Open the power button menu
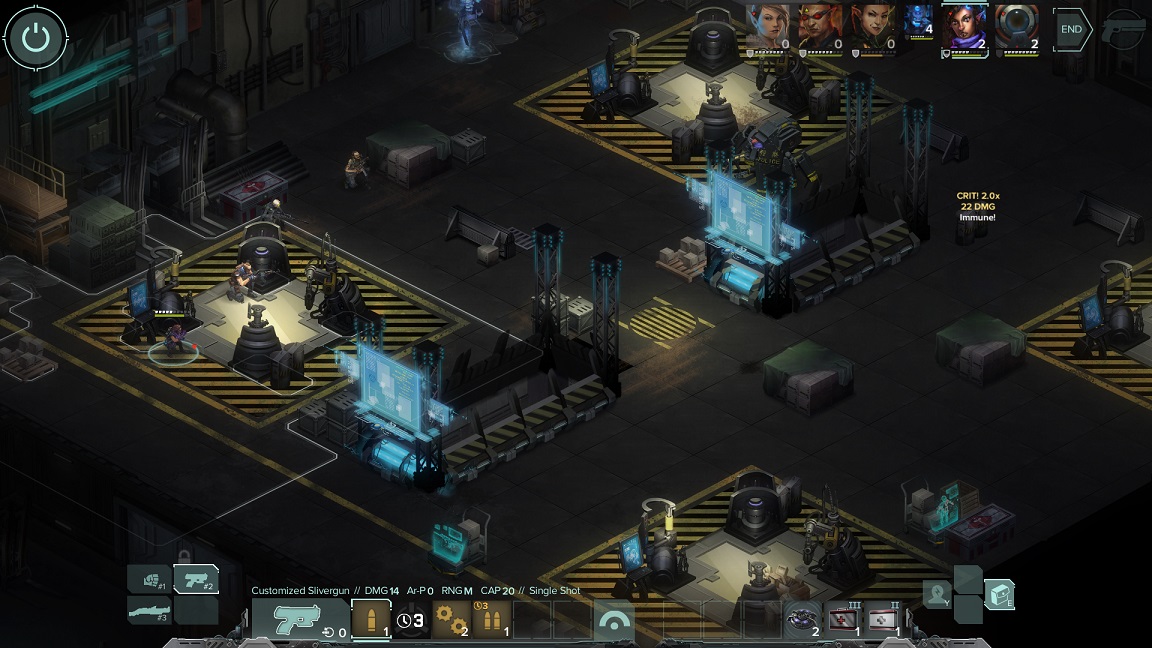The image size is (1152, 648). click(x=36, y=38)
